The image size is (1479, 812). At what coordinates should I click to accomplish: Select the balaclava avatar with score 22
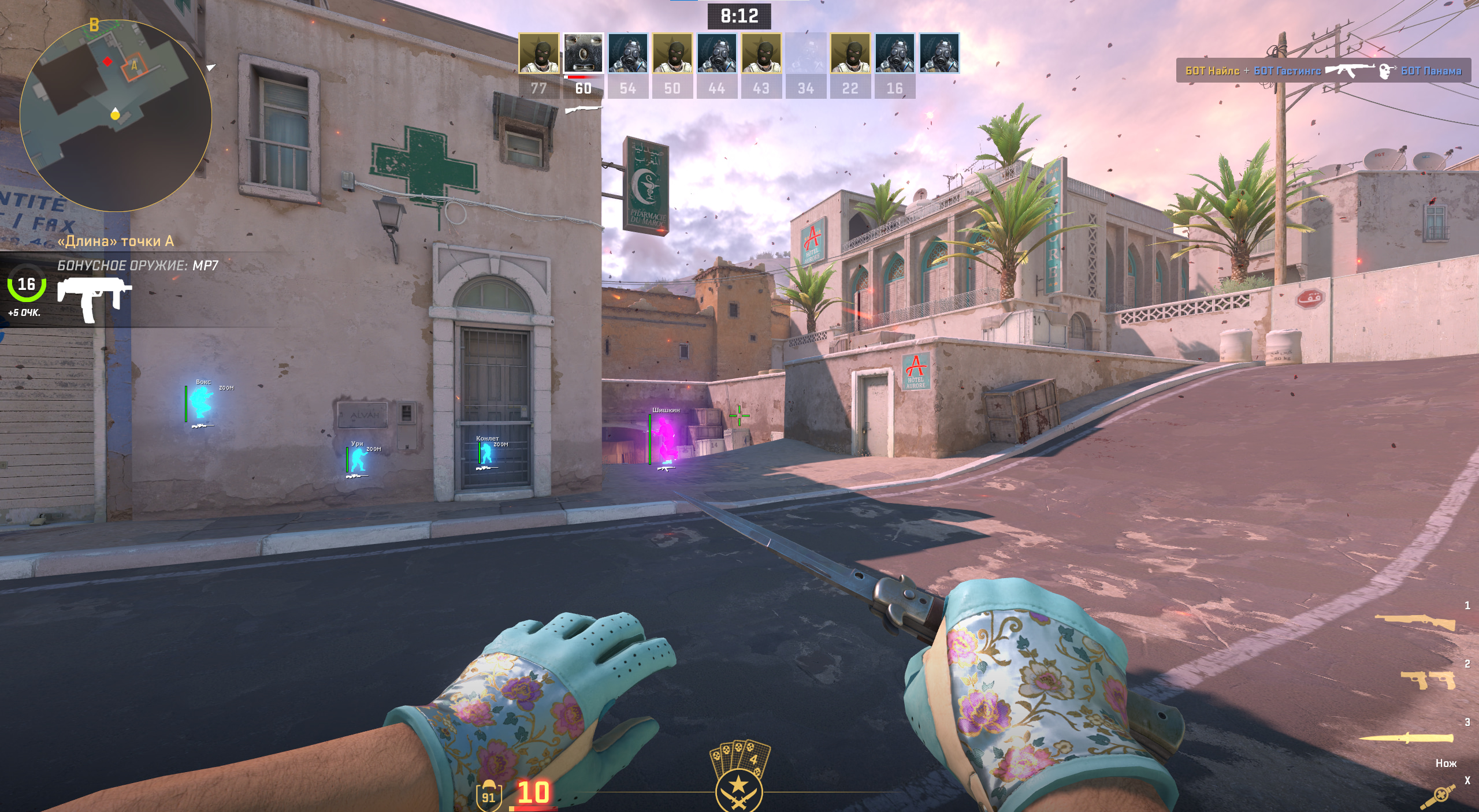(850, 54)
